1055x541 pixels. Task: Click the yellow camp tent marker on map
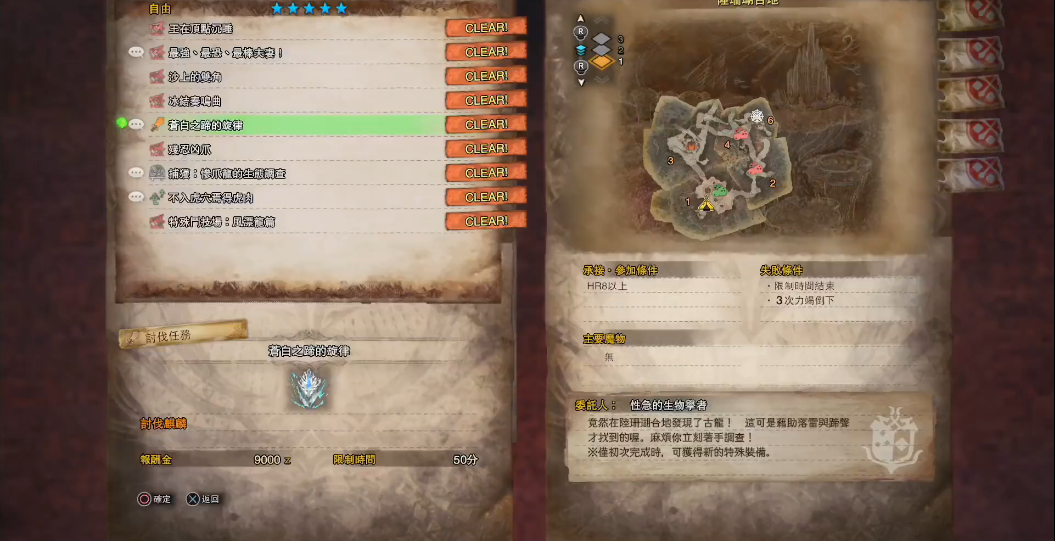[x=707, y=205]
